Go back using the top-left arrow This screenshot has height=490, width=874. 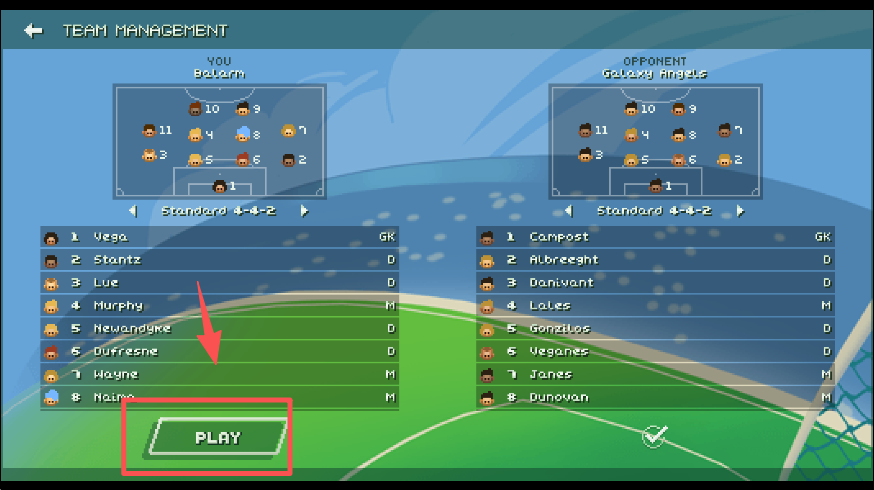34,30
